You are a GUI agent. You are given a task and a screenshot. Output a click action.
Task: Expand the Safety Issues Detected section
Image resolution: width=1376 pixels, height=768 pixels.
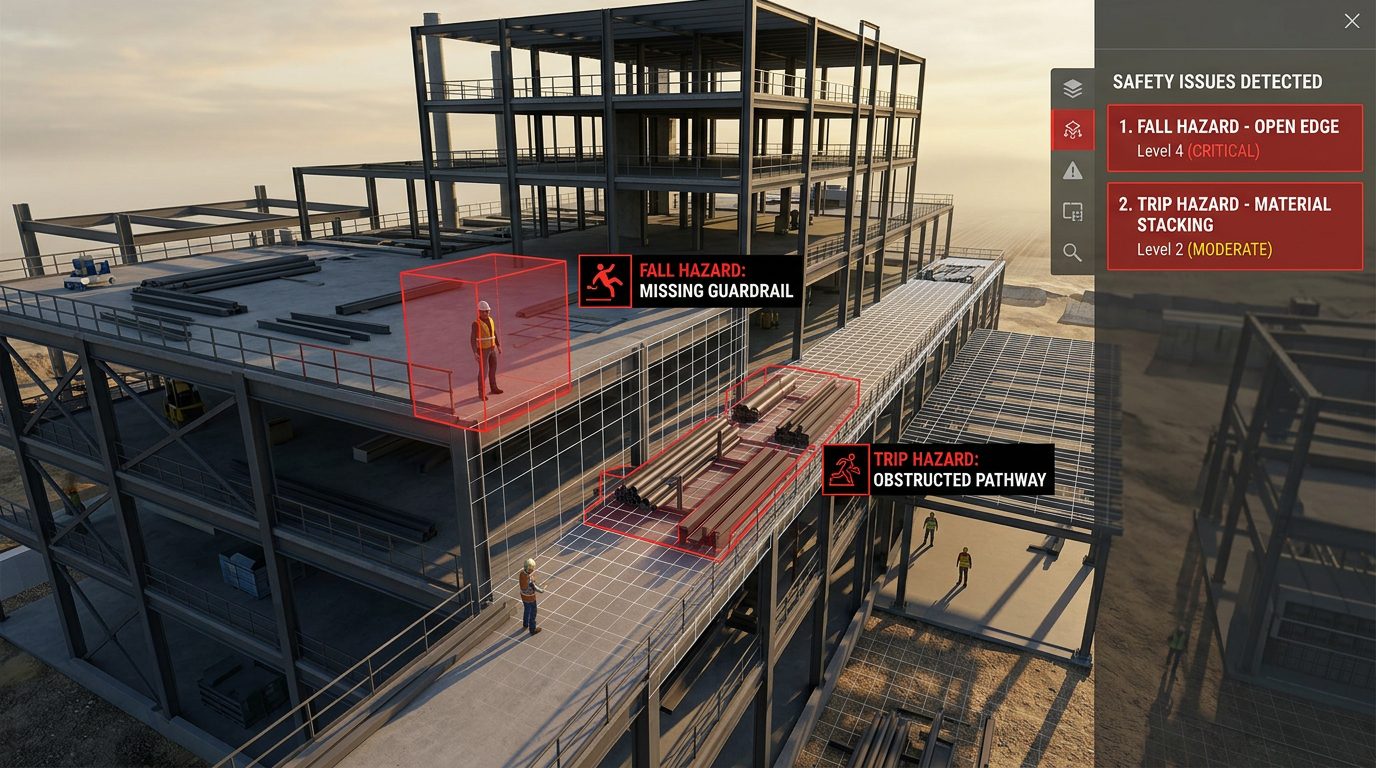[x=1218, y=81]
